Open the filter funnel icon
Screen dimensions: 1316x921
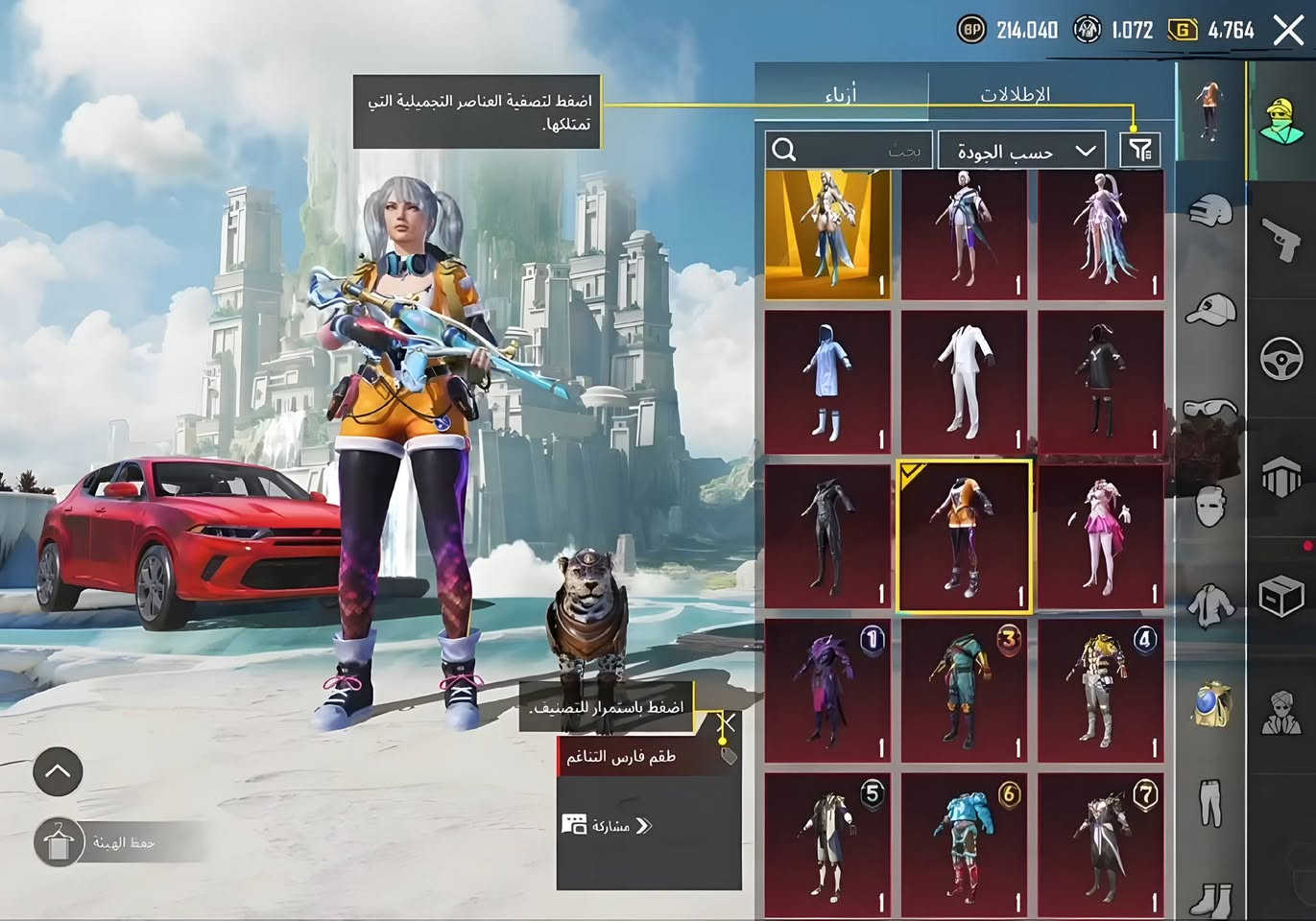coord(1140,149)
